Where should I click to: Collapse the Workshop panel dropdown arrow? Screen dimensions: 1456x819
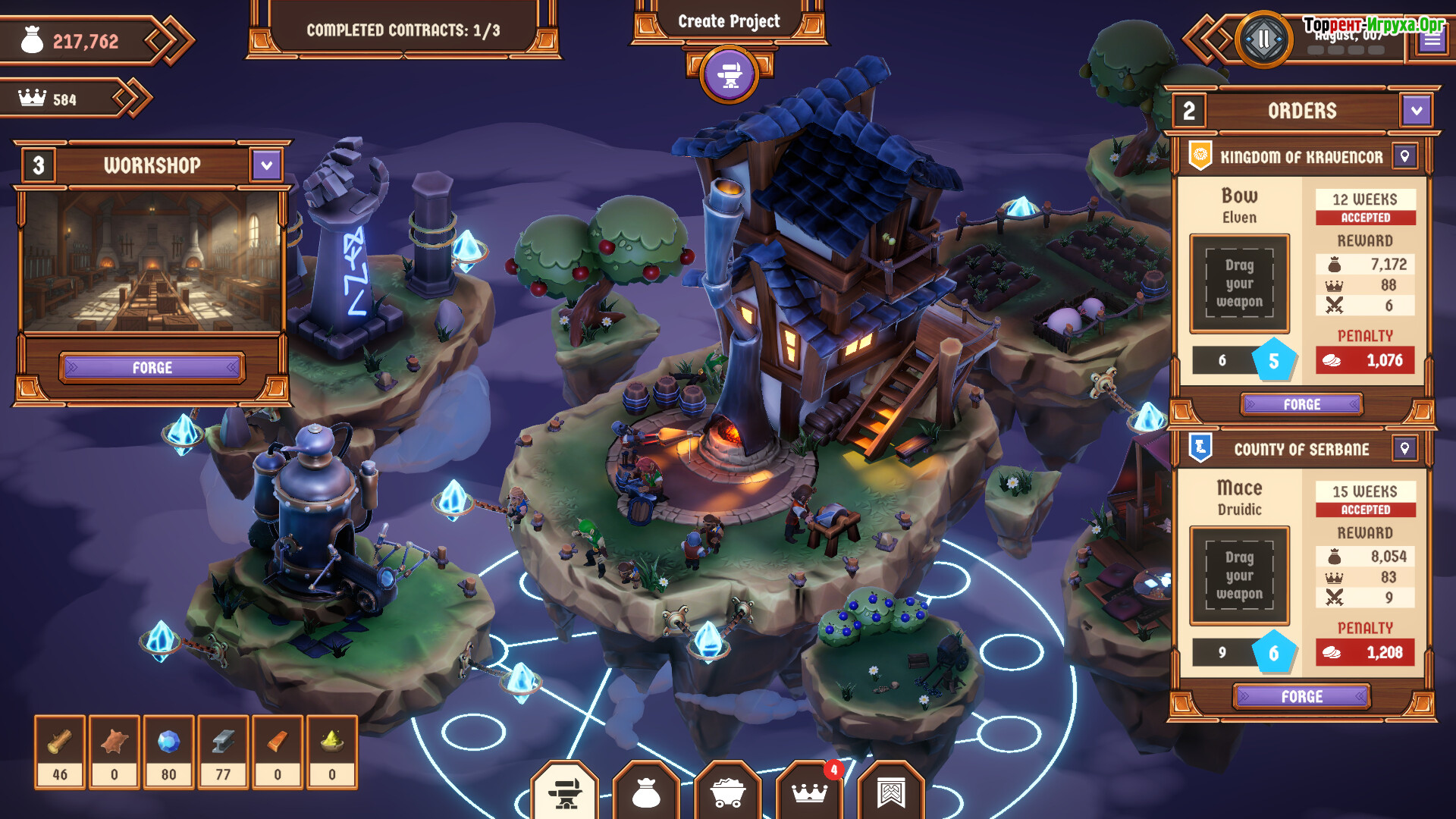click(266, 165)
